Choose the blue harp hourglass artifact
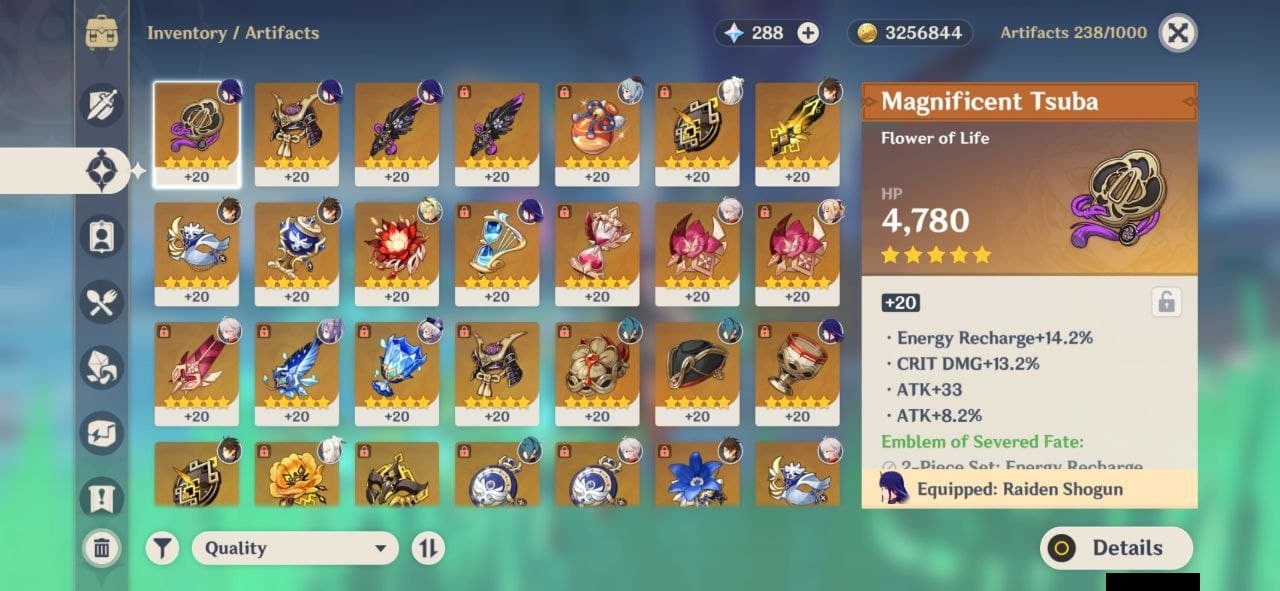Image resolution: width=1280 pixels, height=591 pixels. 496,253
